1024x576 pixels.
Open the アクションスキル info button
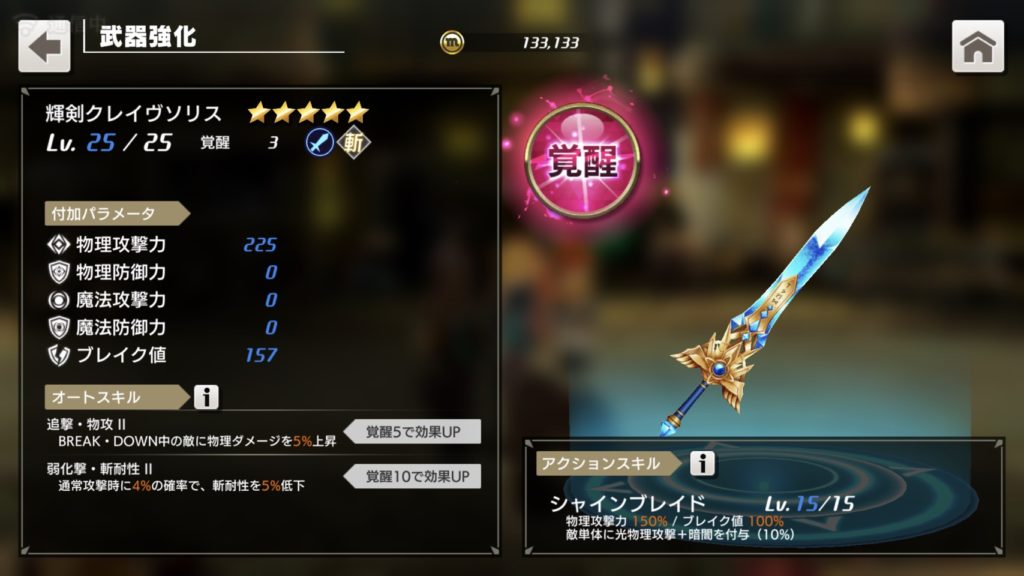(x=703, y=463)
